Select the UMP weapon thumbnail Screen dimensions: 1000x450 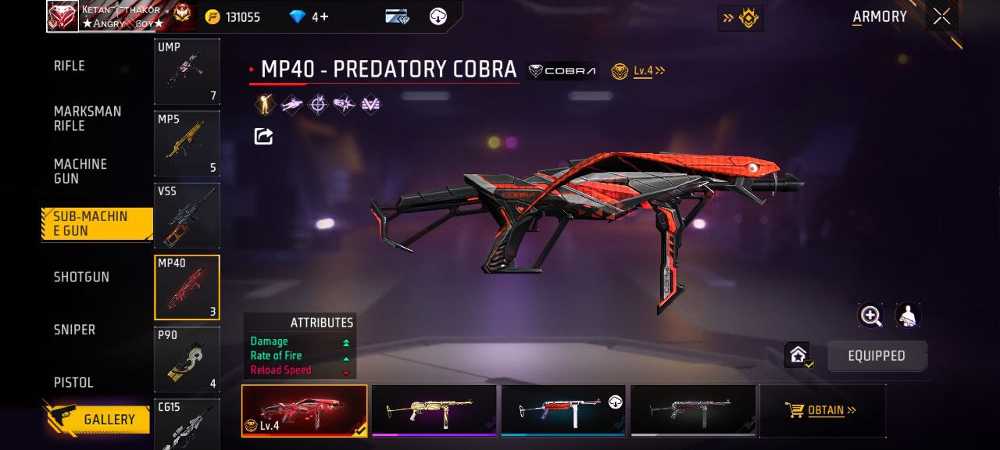pyautogui.click(x=187, y=71)
